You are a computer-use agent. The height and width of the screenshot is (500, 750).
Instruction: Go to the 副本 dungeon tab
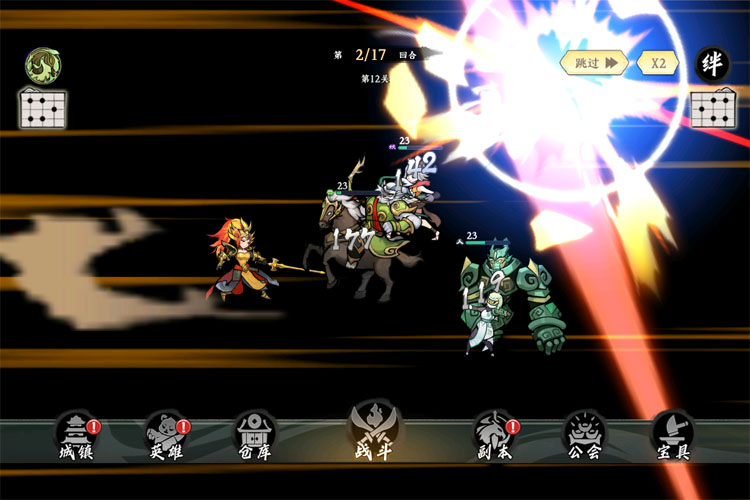pyautogui.click(x=493, y=435)
